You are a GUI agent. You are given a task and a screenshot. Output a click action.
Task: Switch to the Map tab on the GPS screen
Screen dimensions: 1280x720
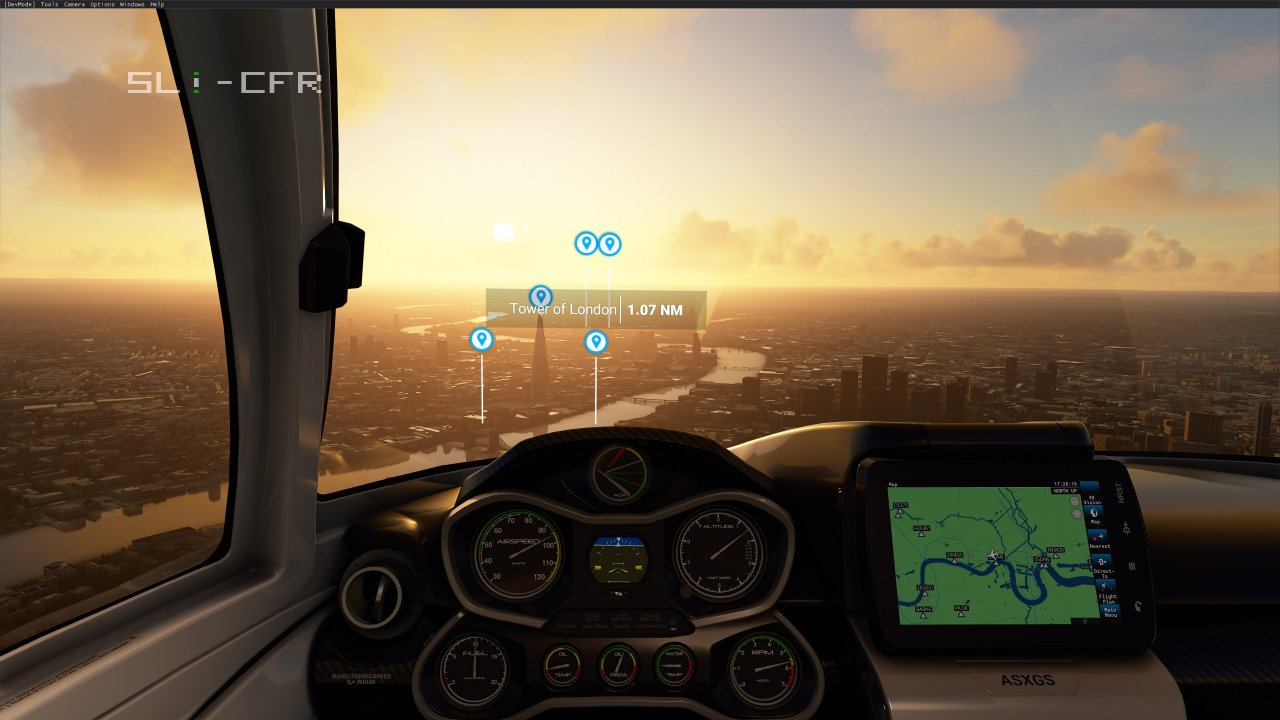click(x=892, y=484)
